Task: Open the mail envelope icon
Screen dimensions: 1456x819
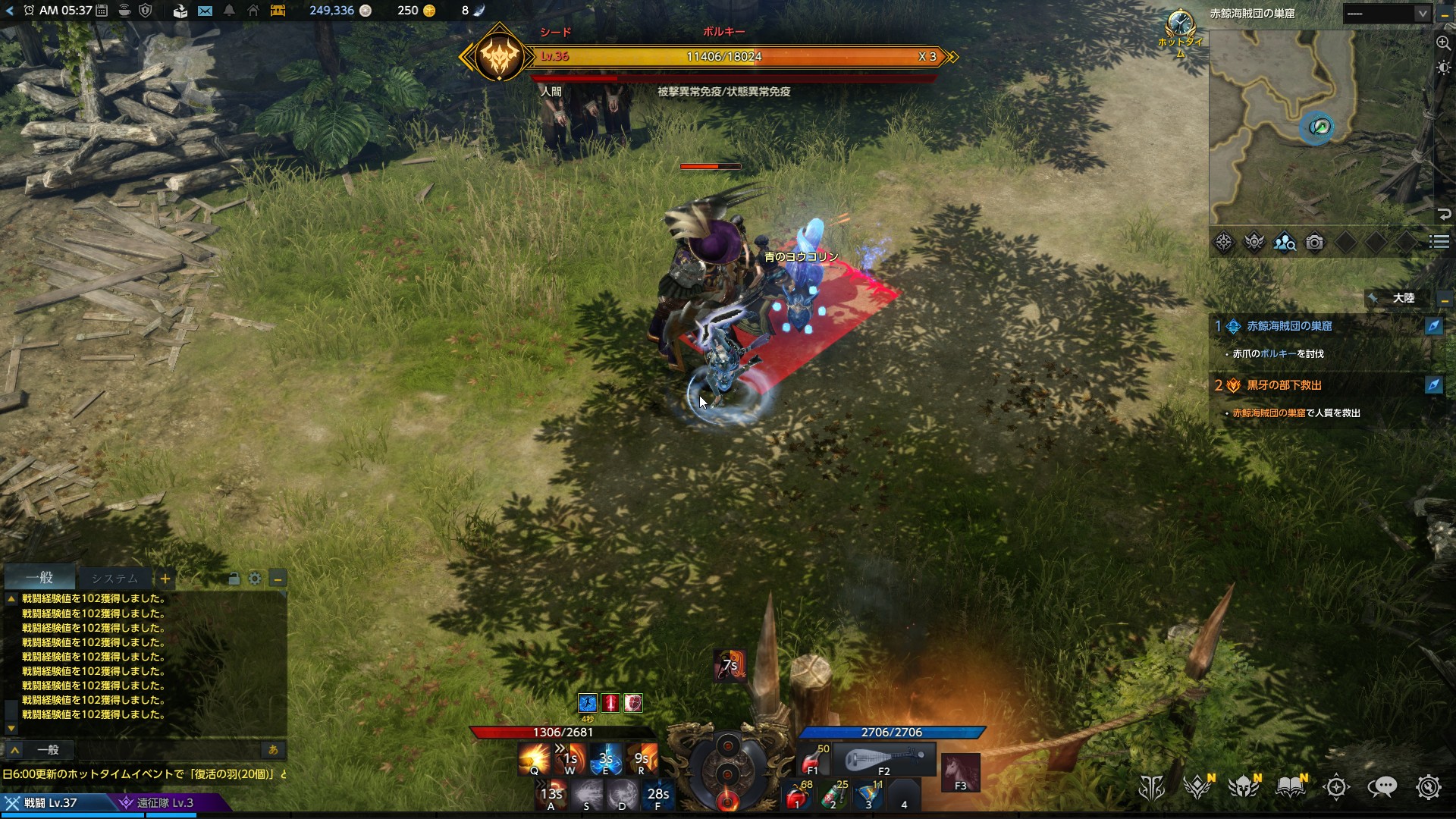Action: tap(205, 11)
